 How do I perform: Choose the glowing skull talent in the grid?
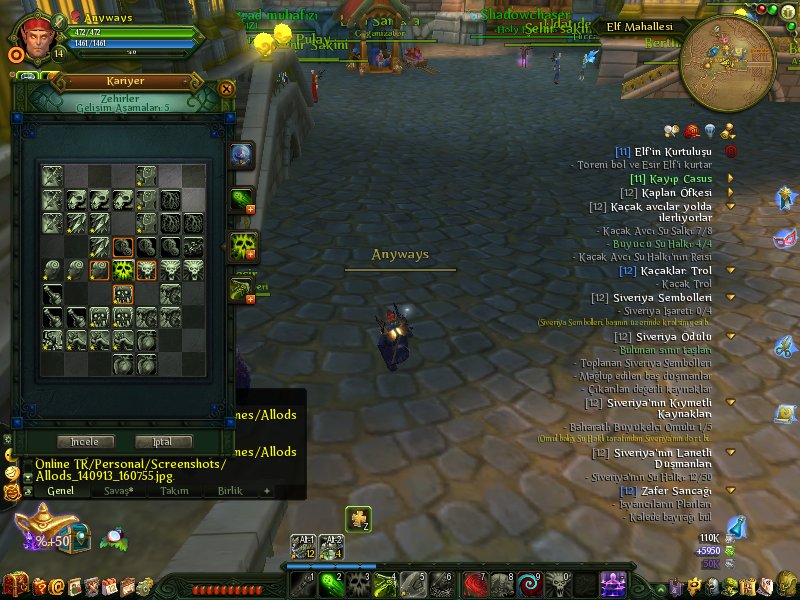pos(122,271)
